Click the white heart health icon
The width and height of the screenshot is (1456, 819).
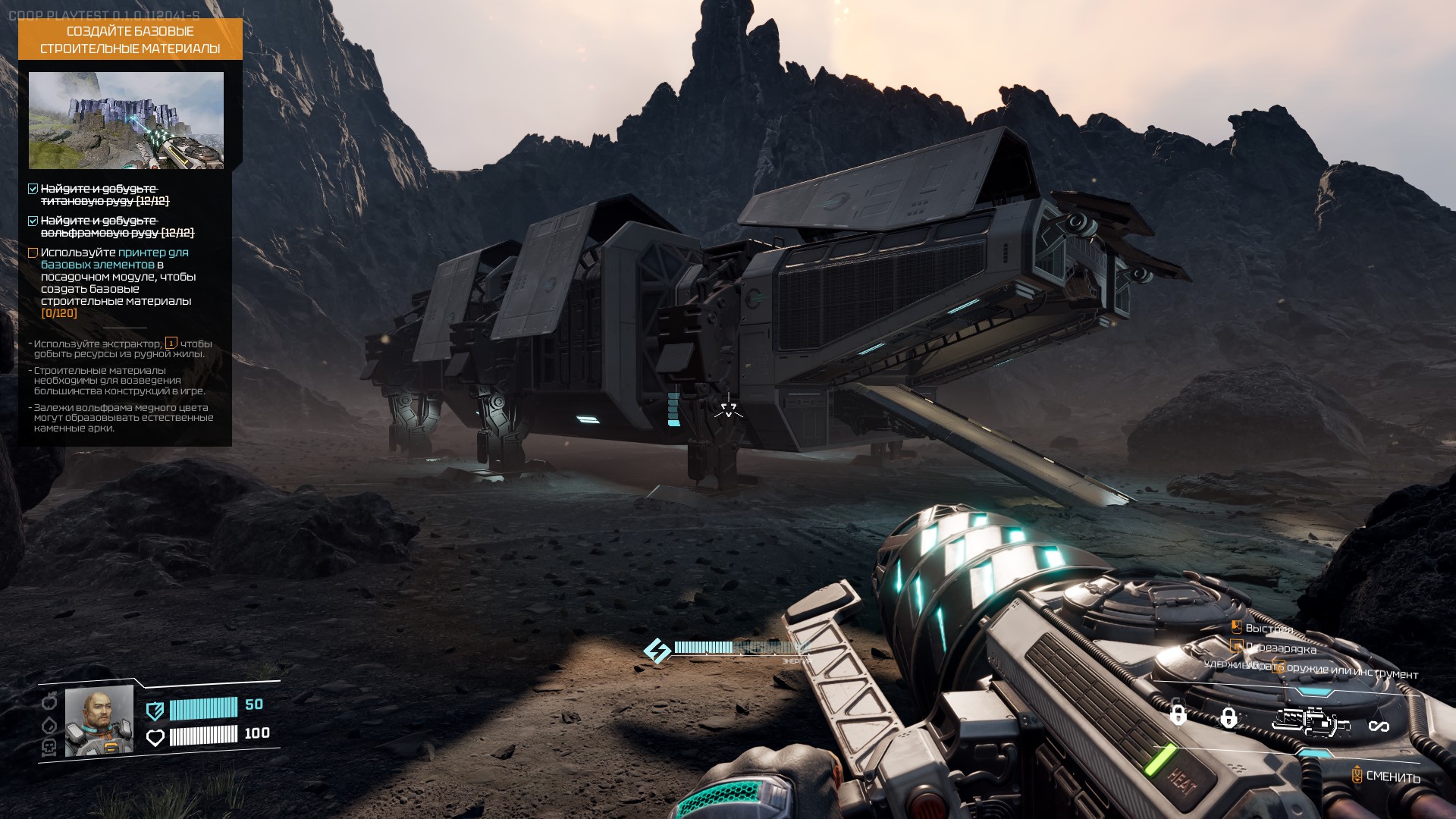(x=155, y=737)
